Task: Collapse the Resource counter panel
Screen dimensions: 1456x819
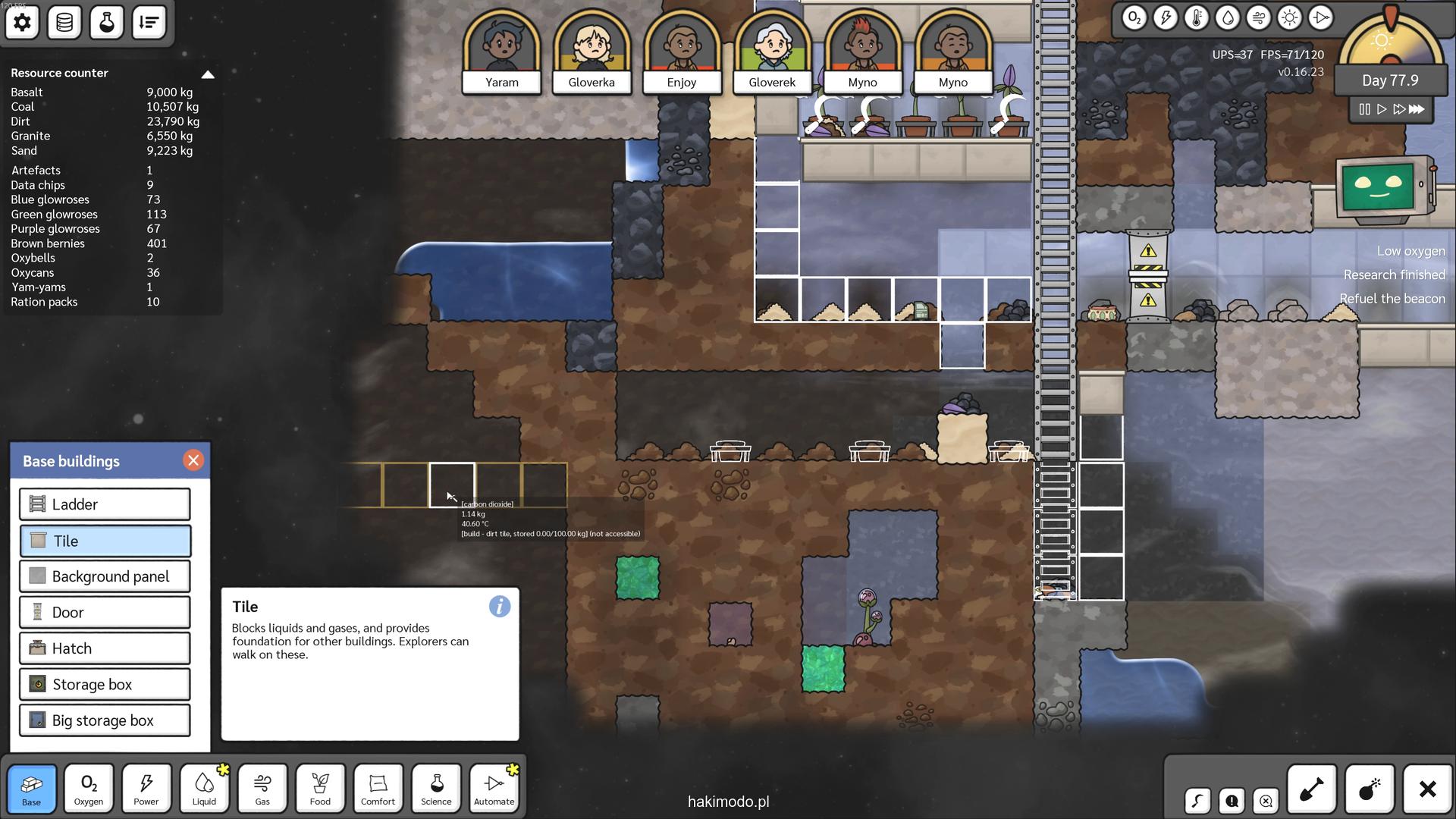Action: click(x=208, y=74)
